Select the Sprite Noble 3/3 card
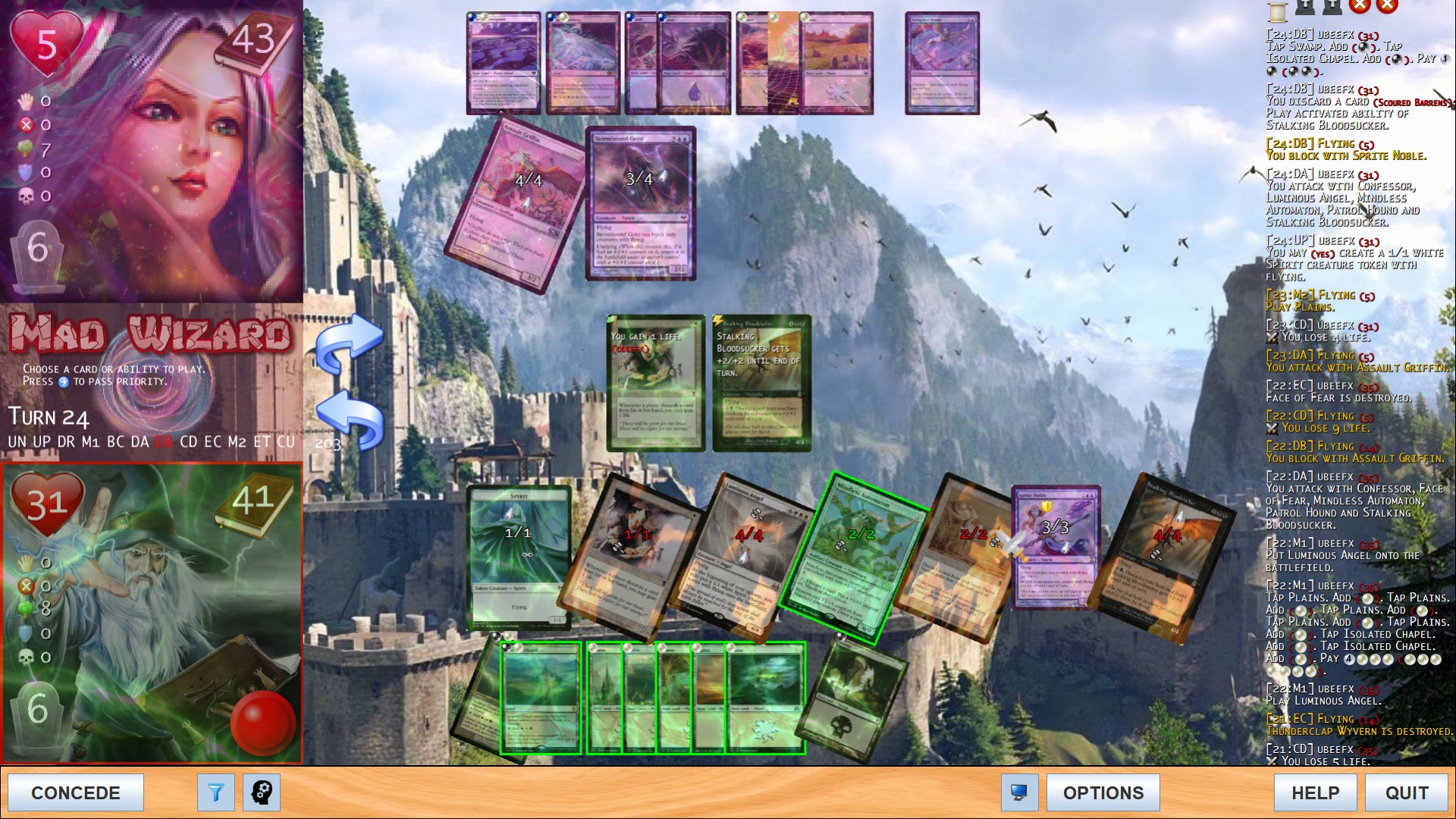 click(x=1056, y=548)
